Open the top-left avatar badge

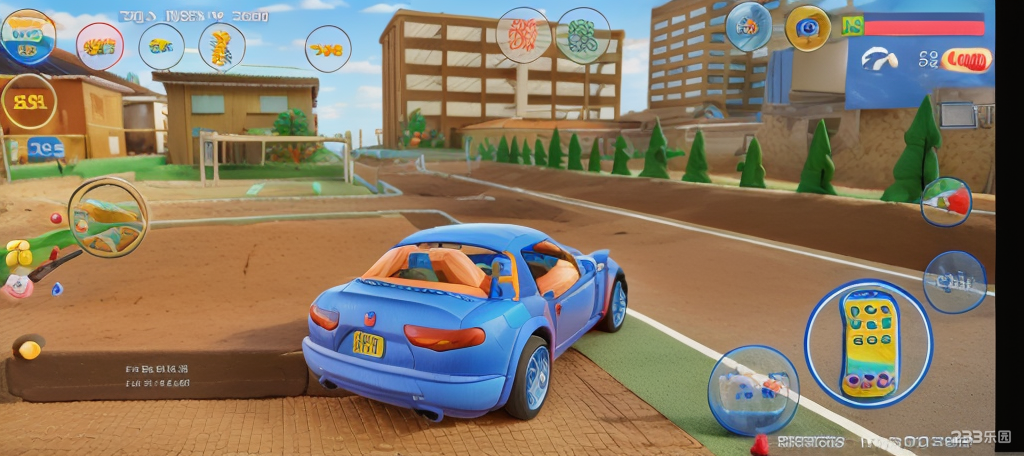(28, 36)
